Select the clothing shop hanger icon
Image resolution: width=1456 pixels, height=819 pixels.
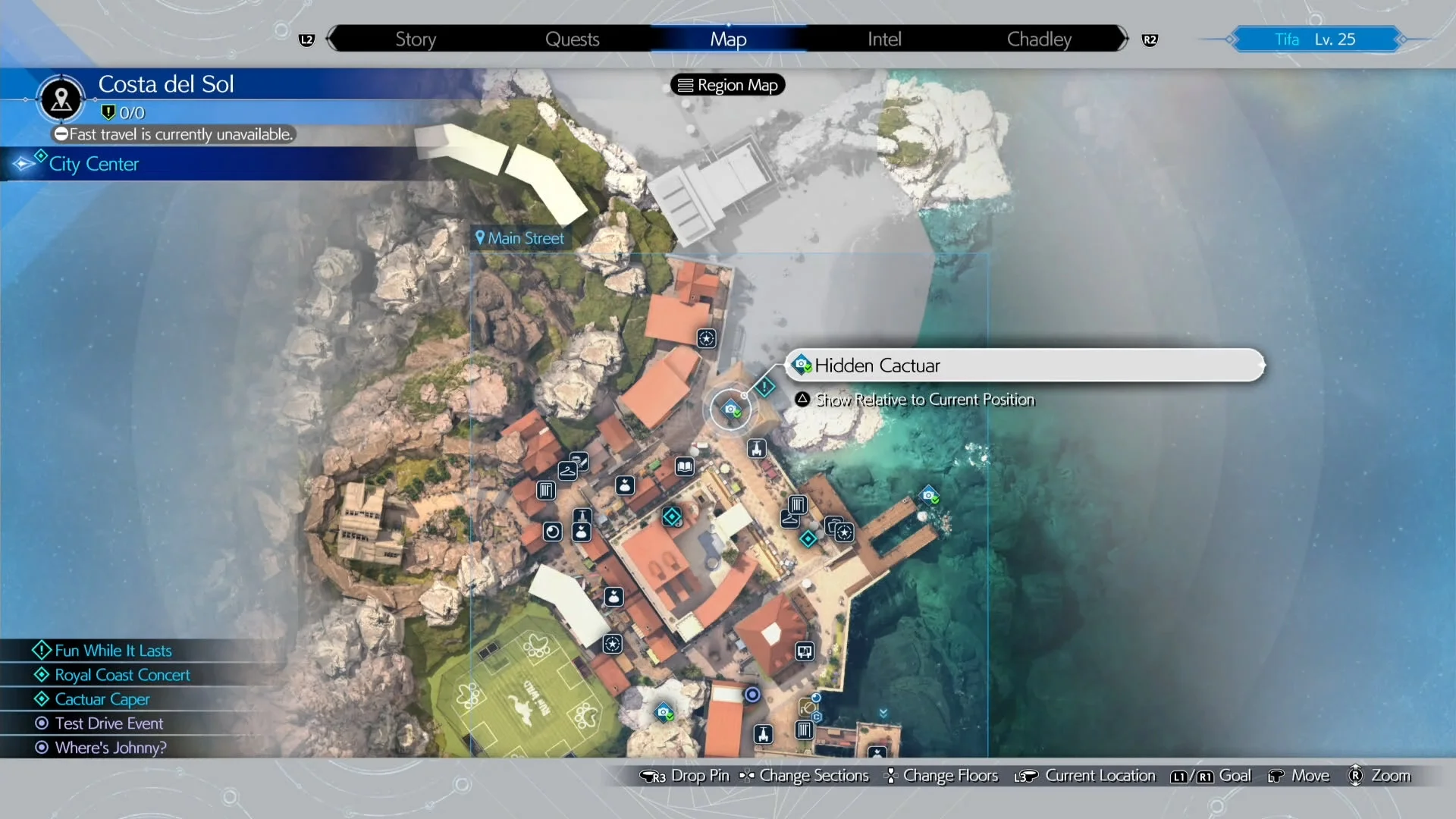click(567, 470)
